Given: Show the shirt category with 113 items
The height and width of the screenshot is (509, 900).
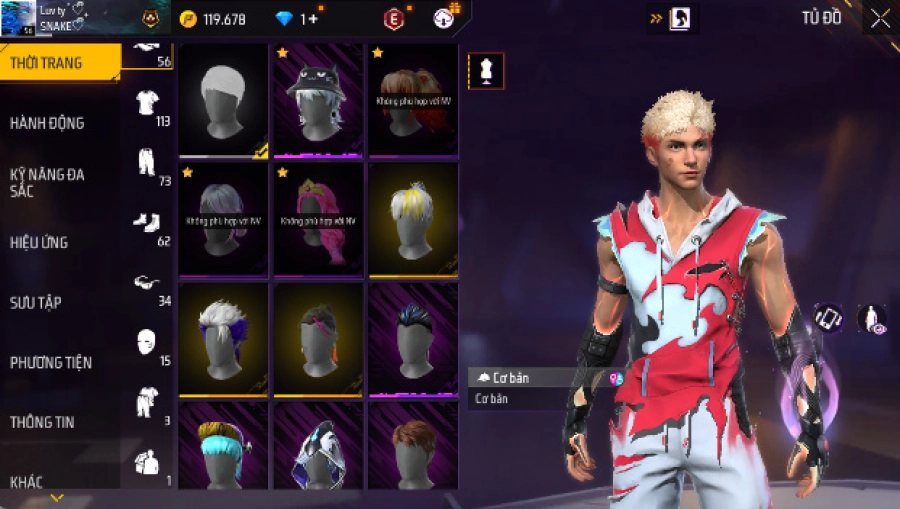Looking at the screenshot, I should click(148, 102).
